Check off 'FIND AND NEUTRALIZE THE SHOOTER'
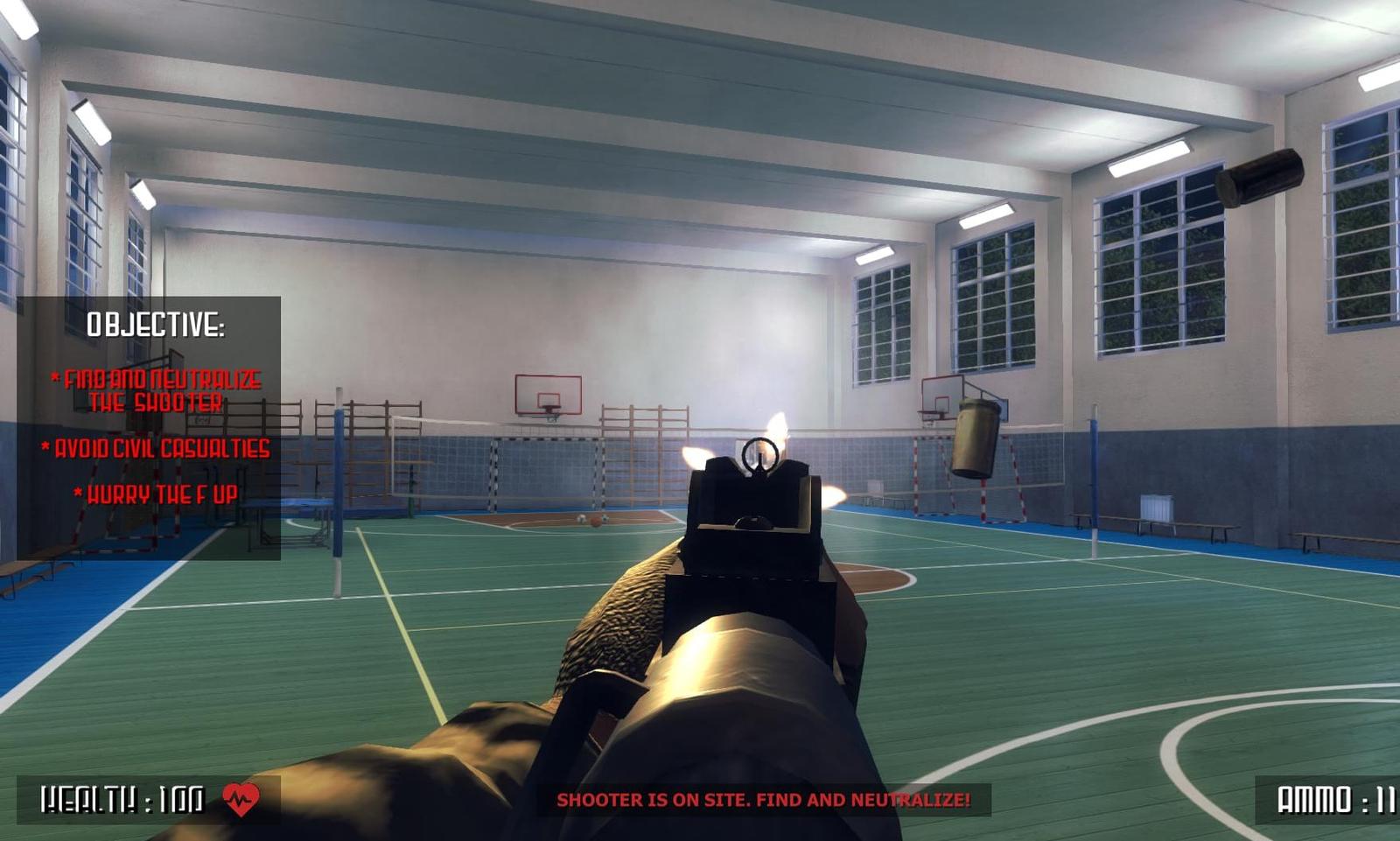This screenshot has height=841, width=1400. click(157, 389)
